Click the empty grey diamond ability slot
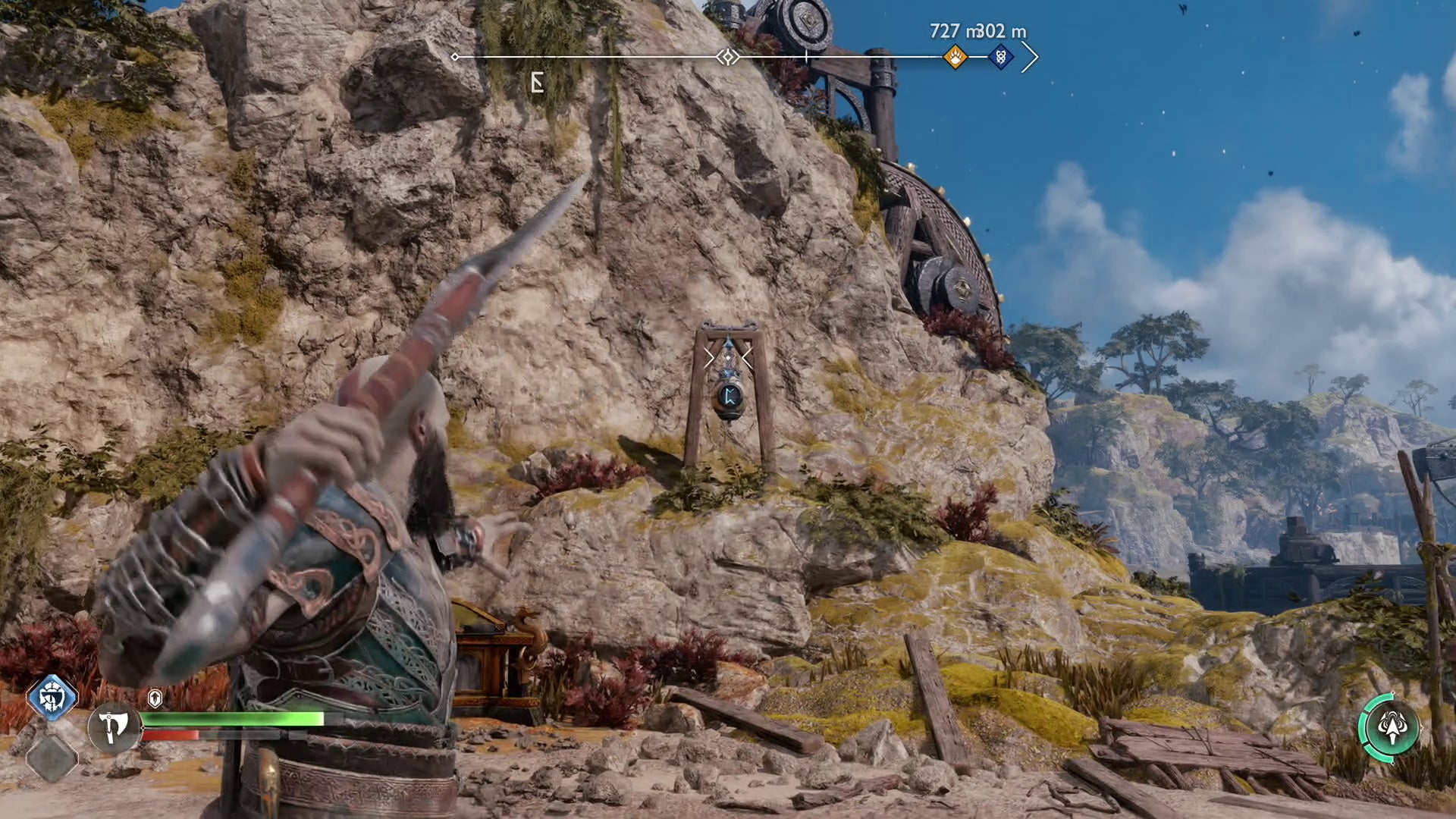 click(52, 758)
